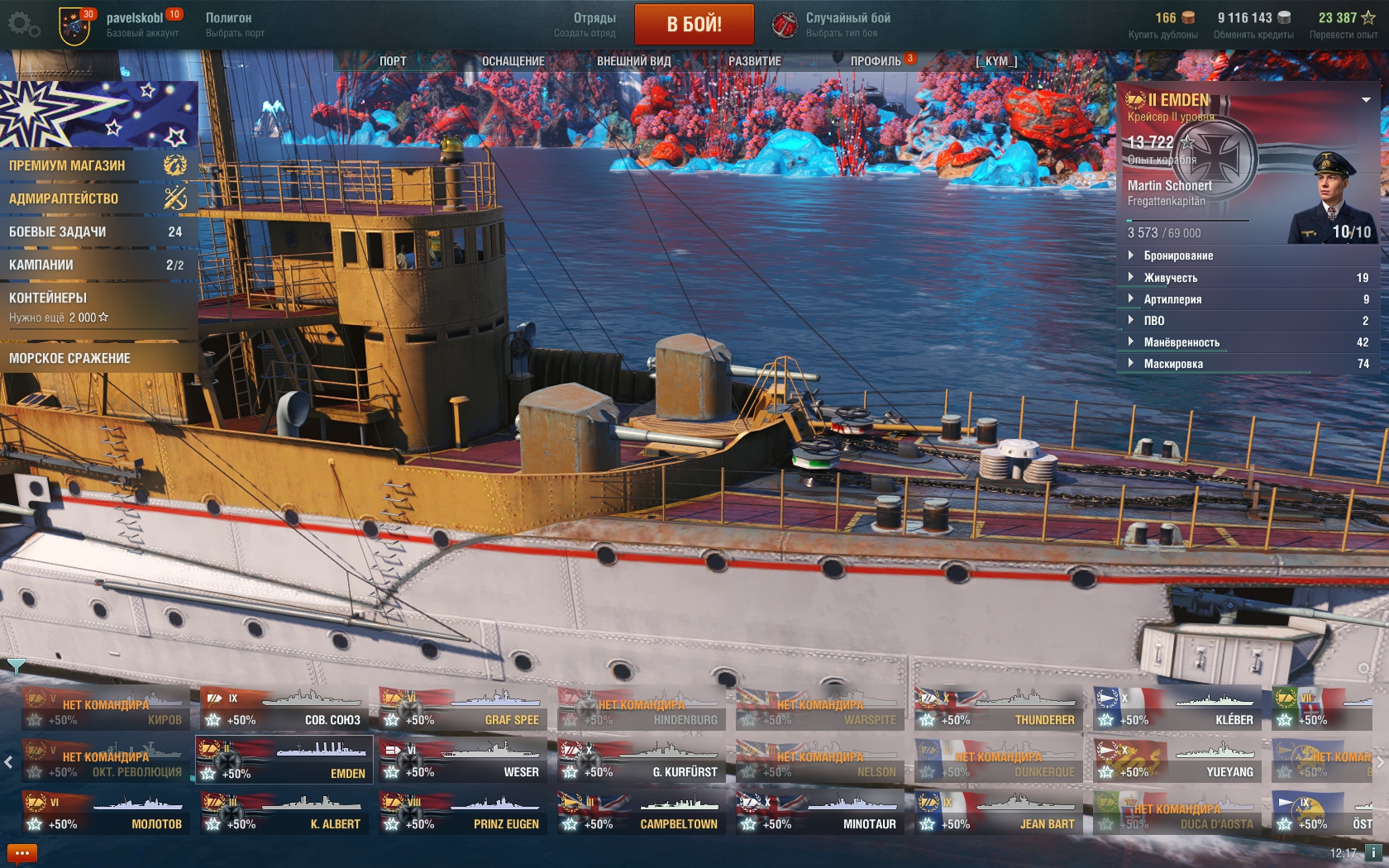Viewport: 1389px width, 868px height.
Task: Switch to the ОСНАЩЕНИЕ tab
Action: [x=513, y=61]
